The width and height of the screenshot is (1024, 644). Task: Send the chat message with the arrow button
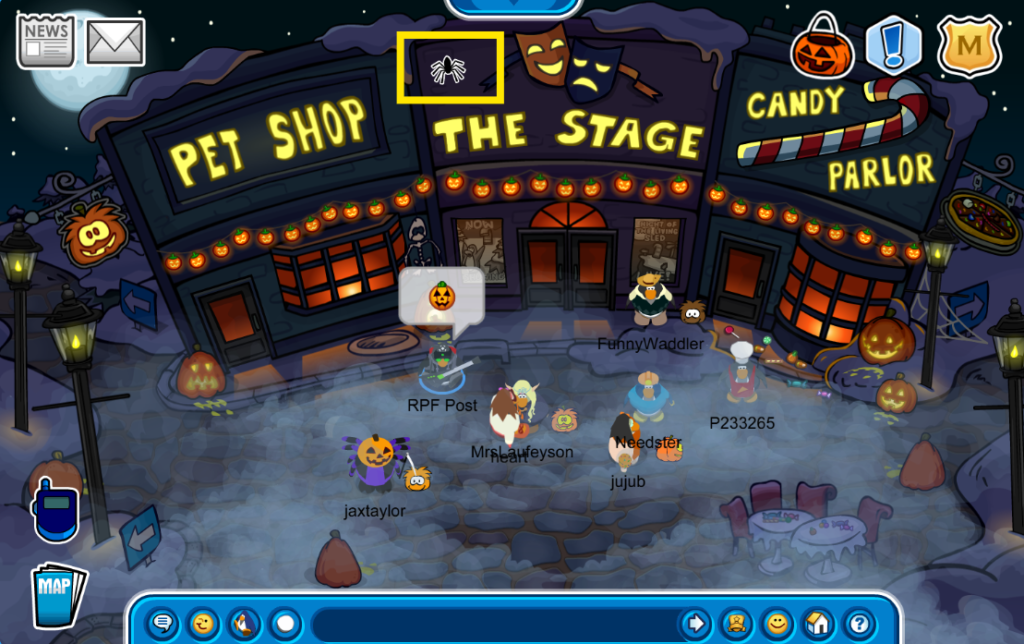(694, 624)
